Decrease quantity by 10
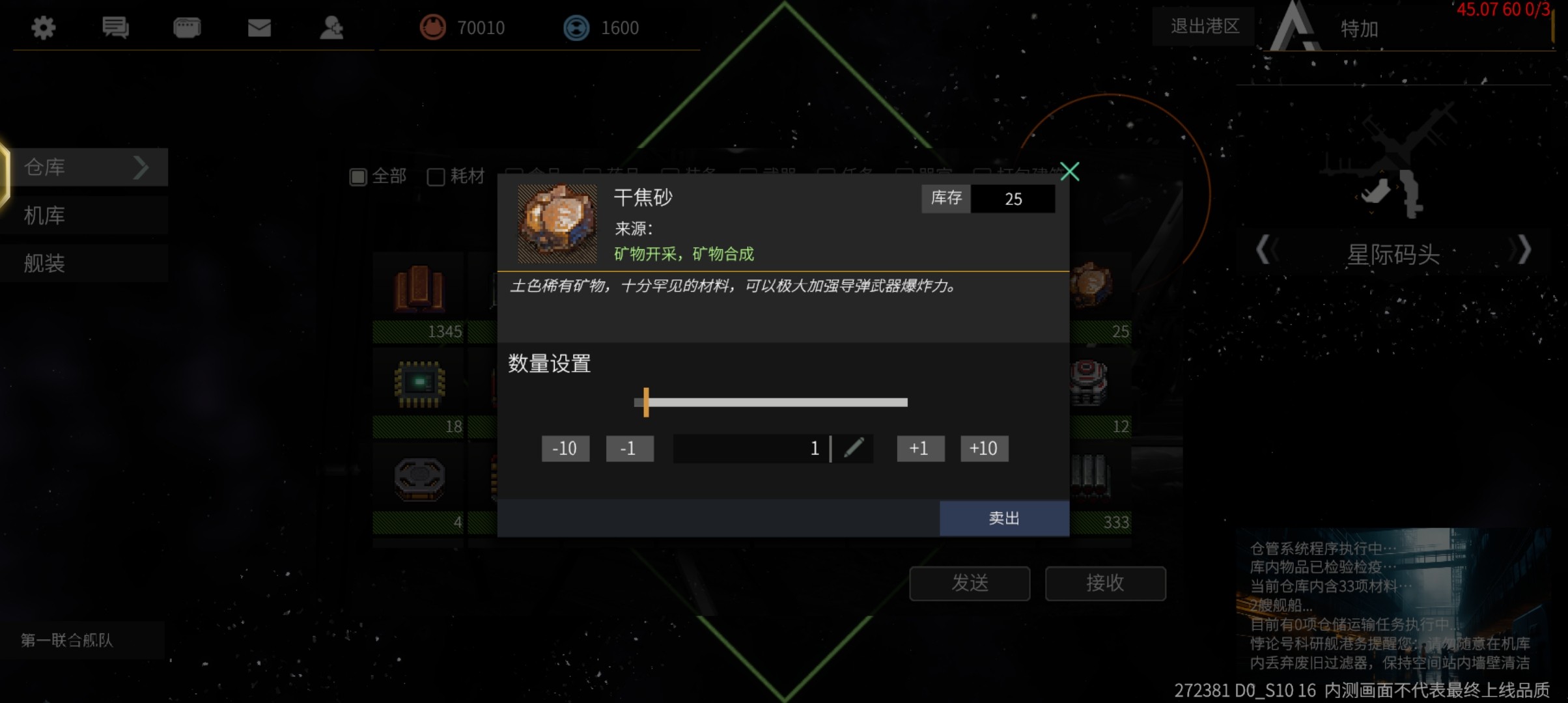Image resolution: width=1568 pixels, height=703 pixels. [x=565, y=448]
